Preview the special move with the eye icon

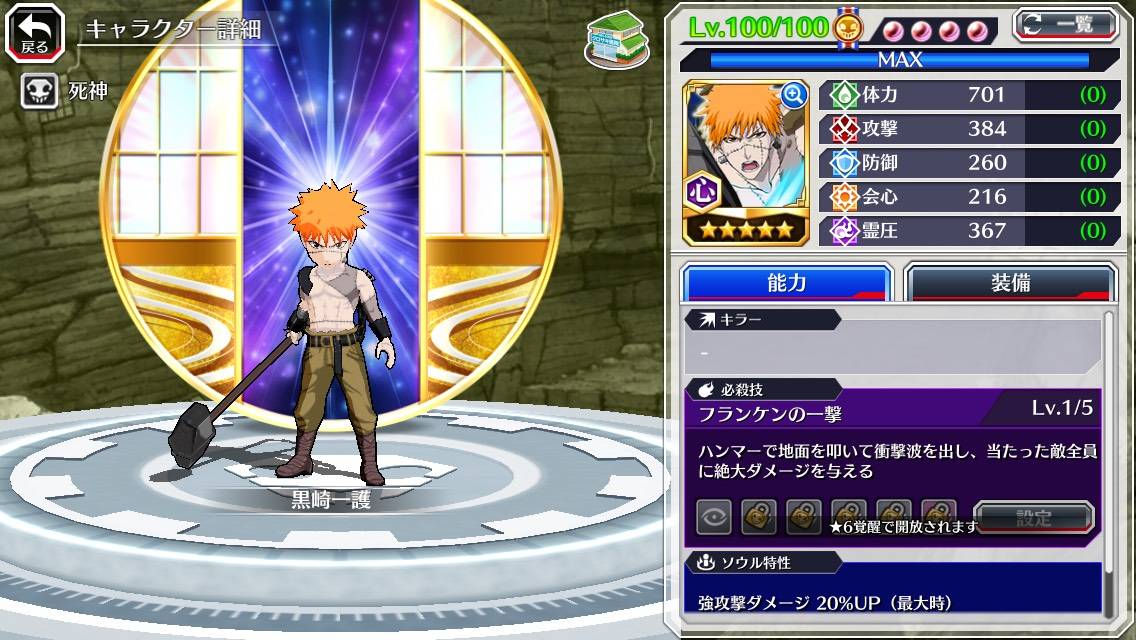[714, 517]
